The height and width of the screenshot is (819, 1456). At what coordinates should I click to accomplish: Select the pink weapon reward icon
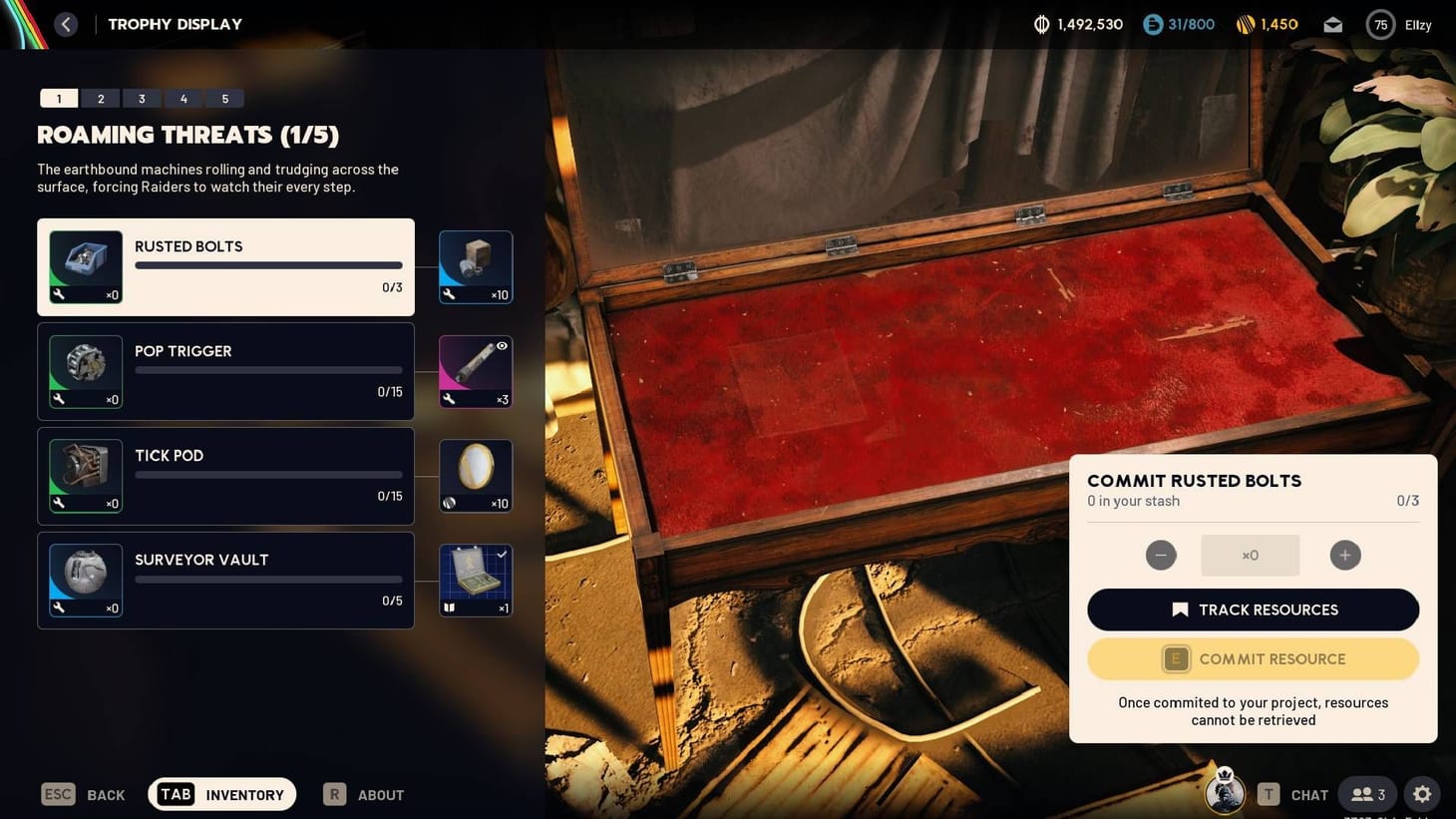pos(475,366)
